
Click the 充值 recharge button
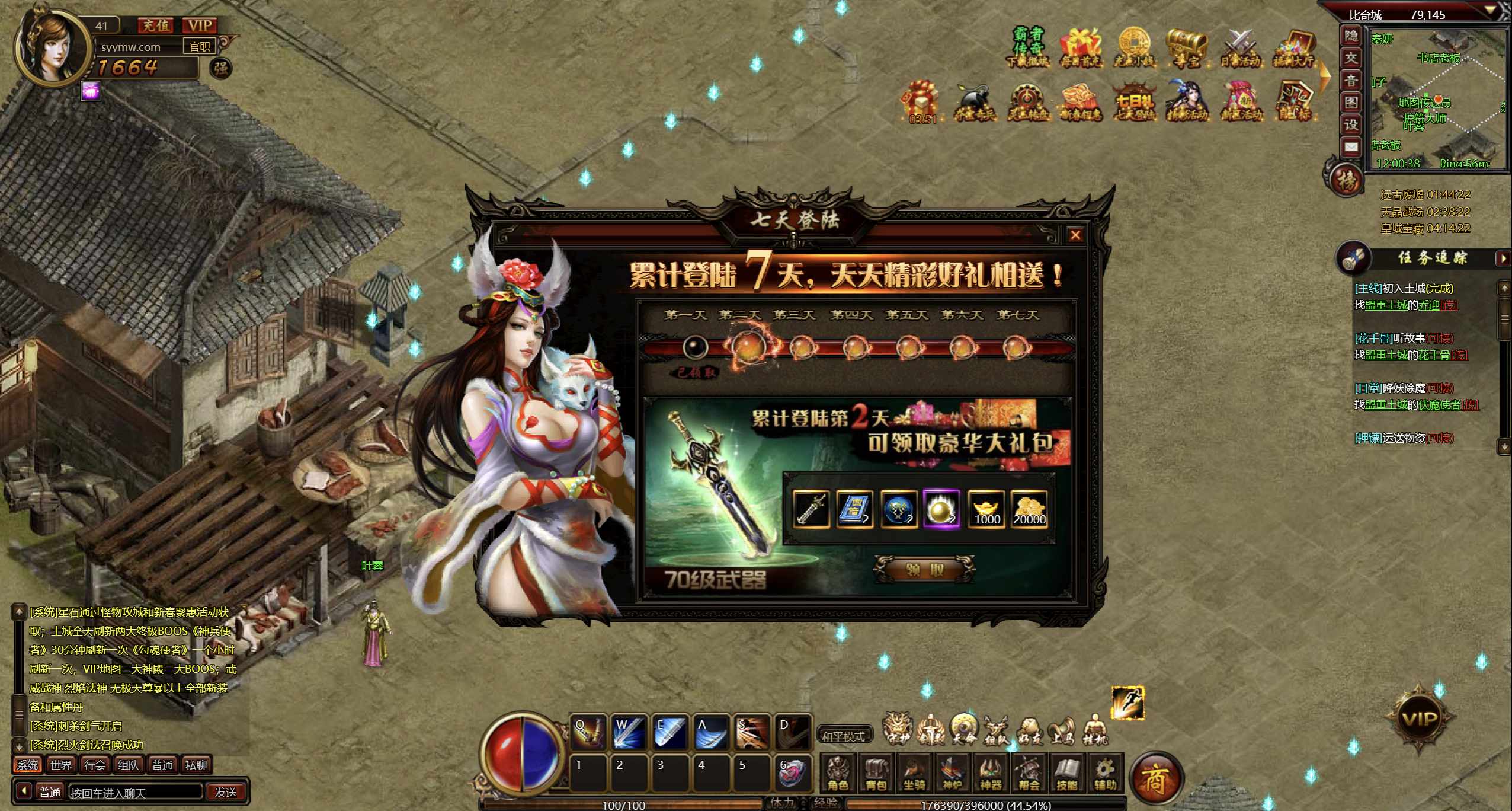tap(156, 25)
